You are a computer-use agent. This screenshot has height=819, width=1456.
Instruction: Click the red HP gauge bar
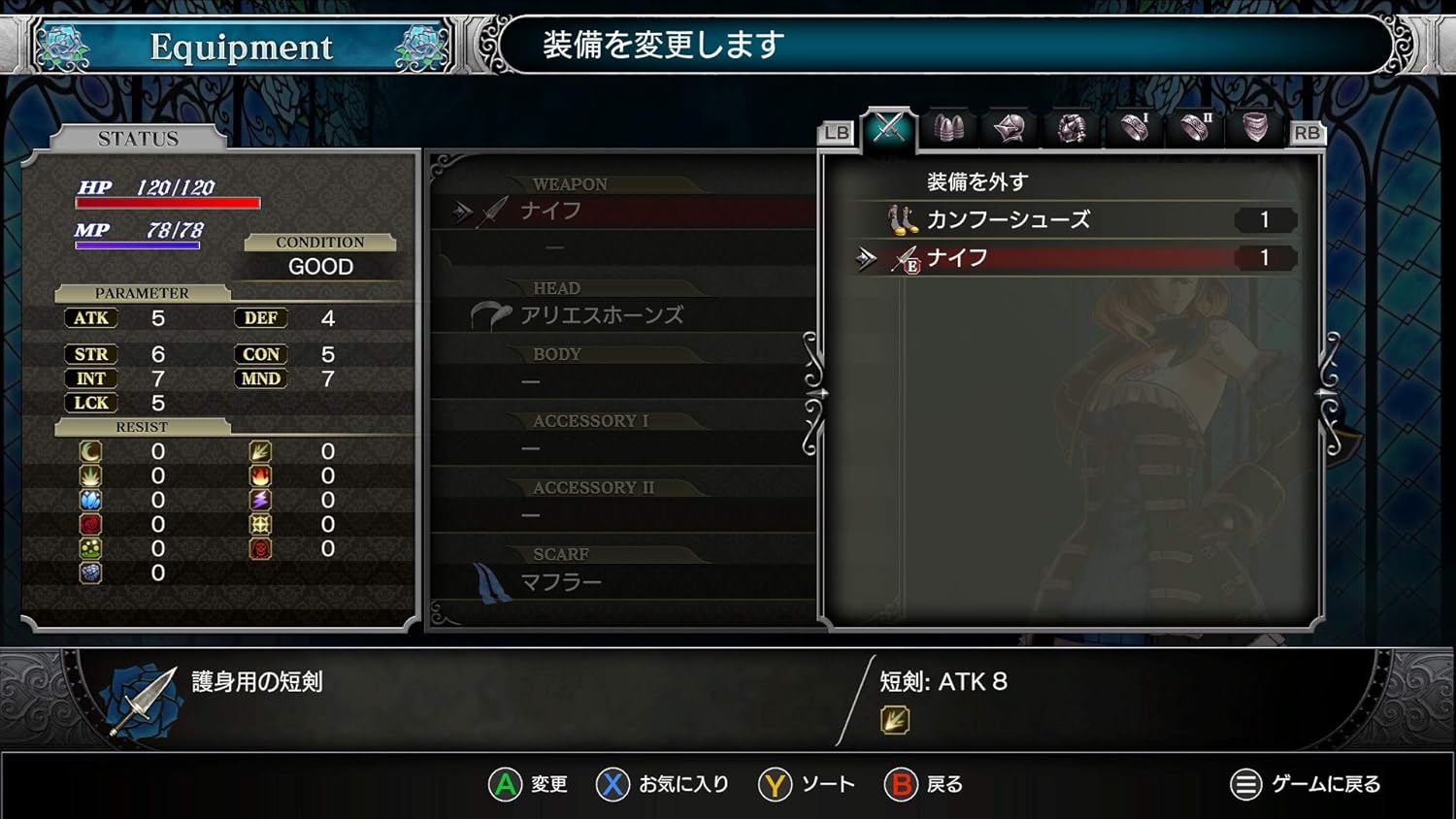167,203
